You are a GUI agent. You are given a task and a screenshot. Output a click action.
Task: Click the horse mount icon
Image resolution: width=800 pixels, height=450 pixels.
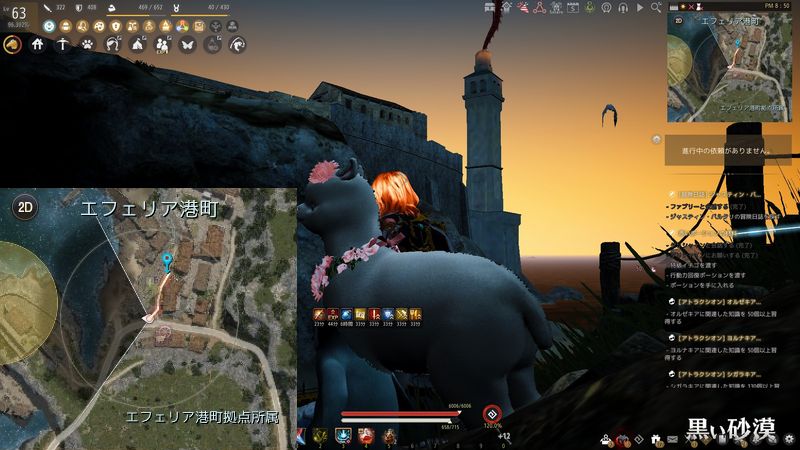tap(13, 44)
